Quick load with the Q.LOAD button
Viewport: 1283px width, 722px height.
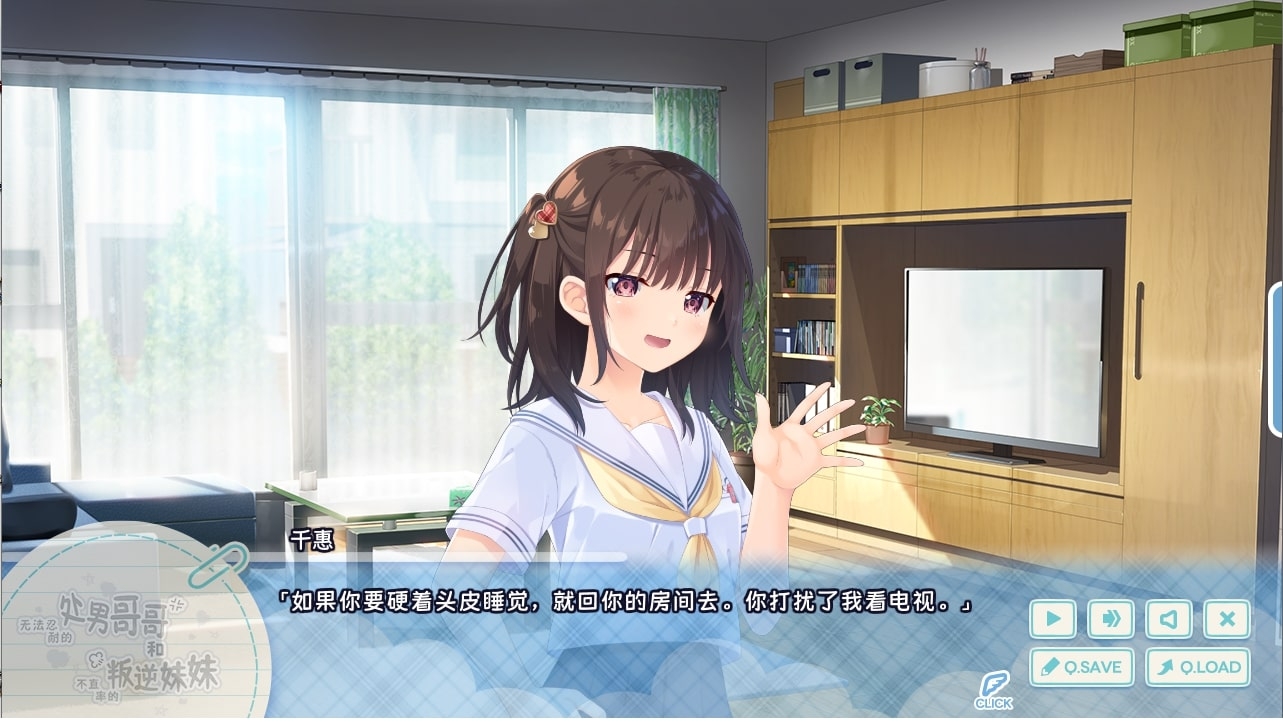point(1197,667)
